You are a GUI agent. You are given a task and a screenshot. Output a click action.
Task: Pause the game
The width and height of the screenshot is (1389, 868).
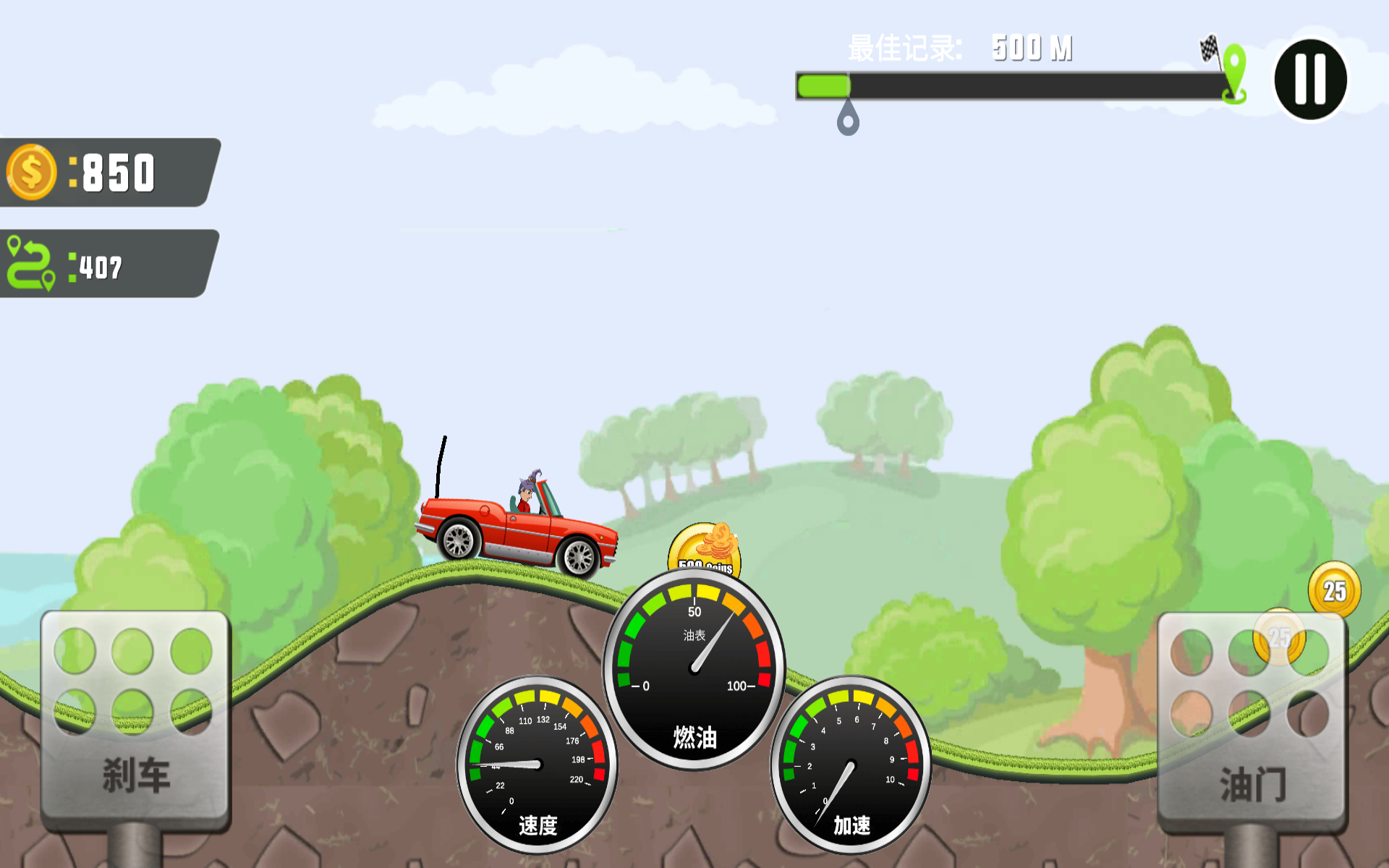[x=1310, y=80]
